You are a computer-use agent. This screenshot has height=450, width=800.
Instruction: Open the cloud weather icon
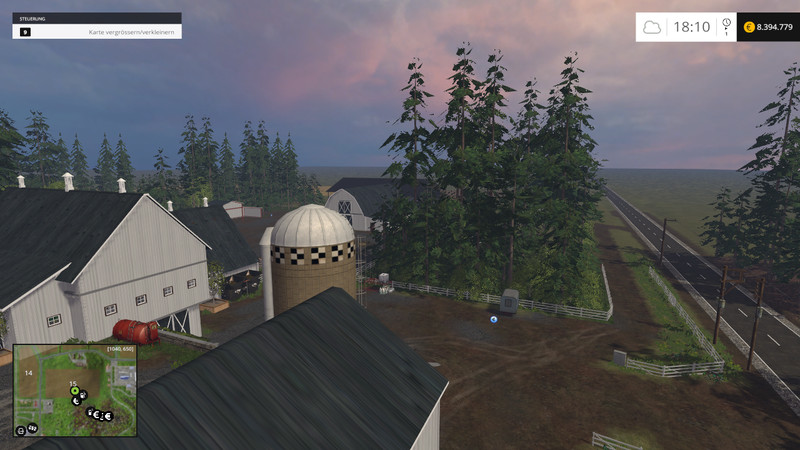point(652,27)
